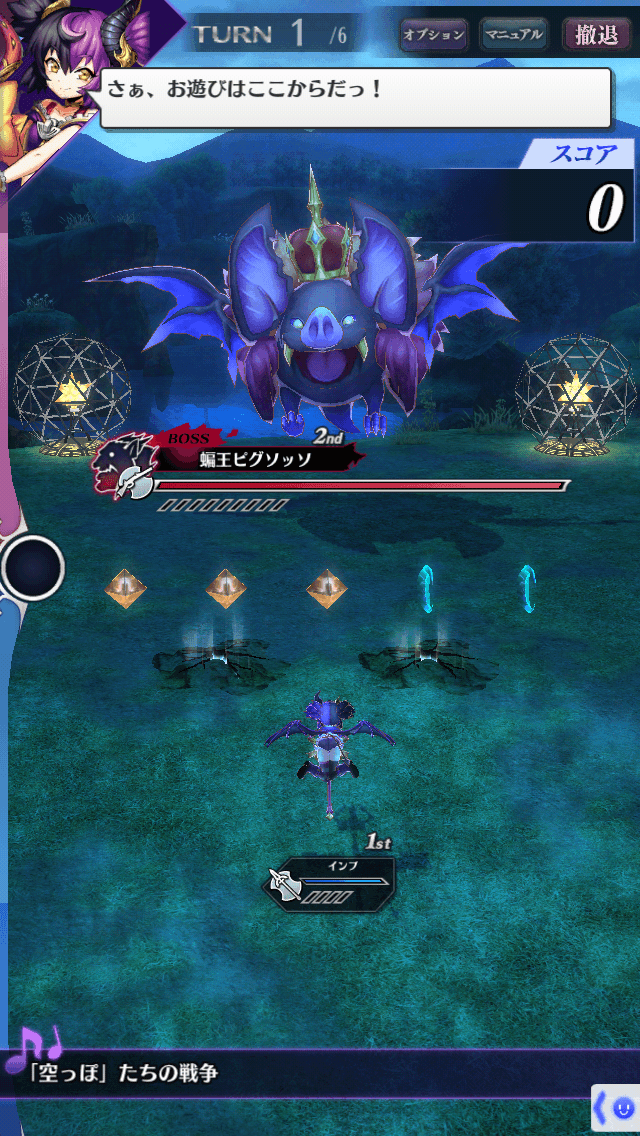Open the オプション options menu
Viewport: 640px width, 1136px height.
[434, 35]
